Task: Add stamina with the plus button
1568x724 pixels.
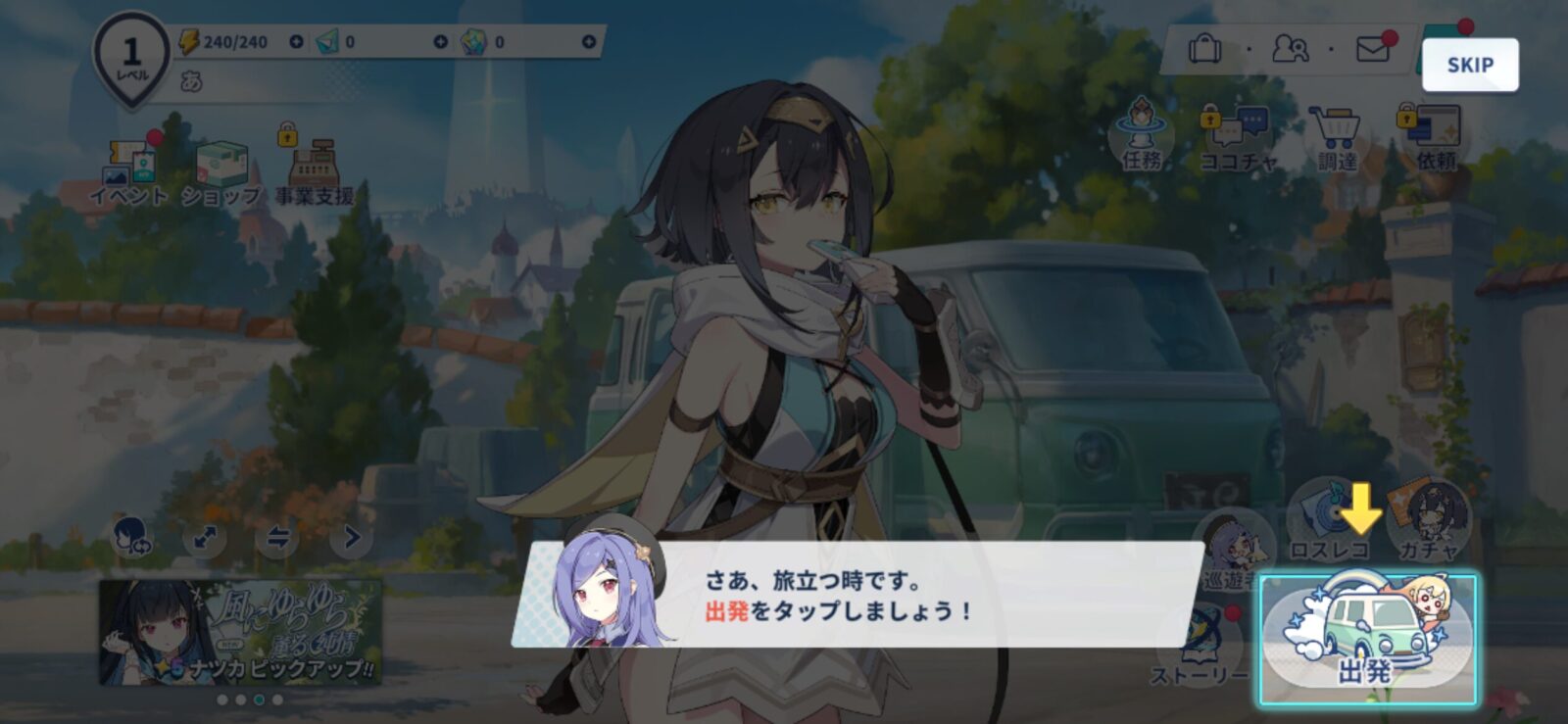Action: click(296, 42)
